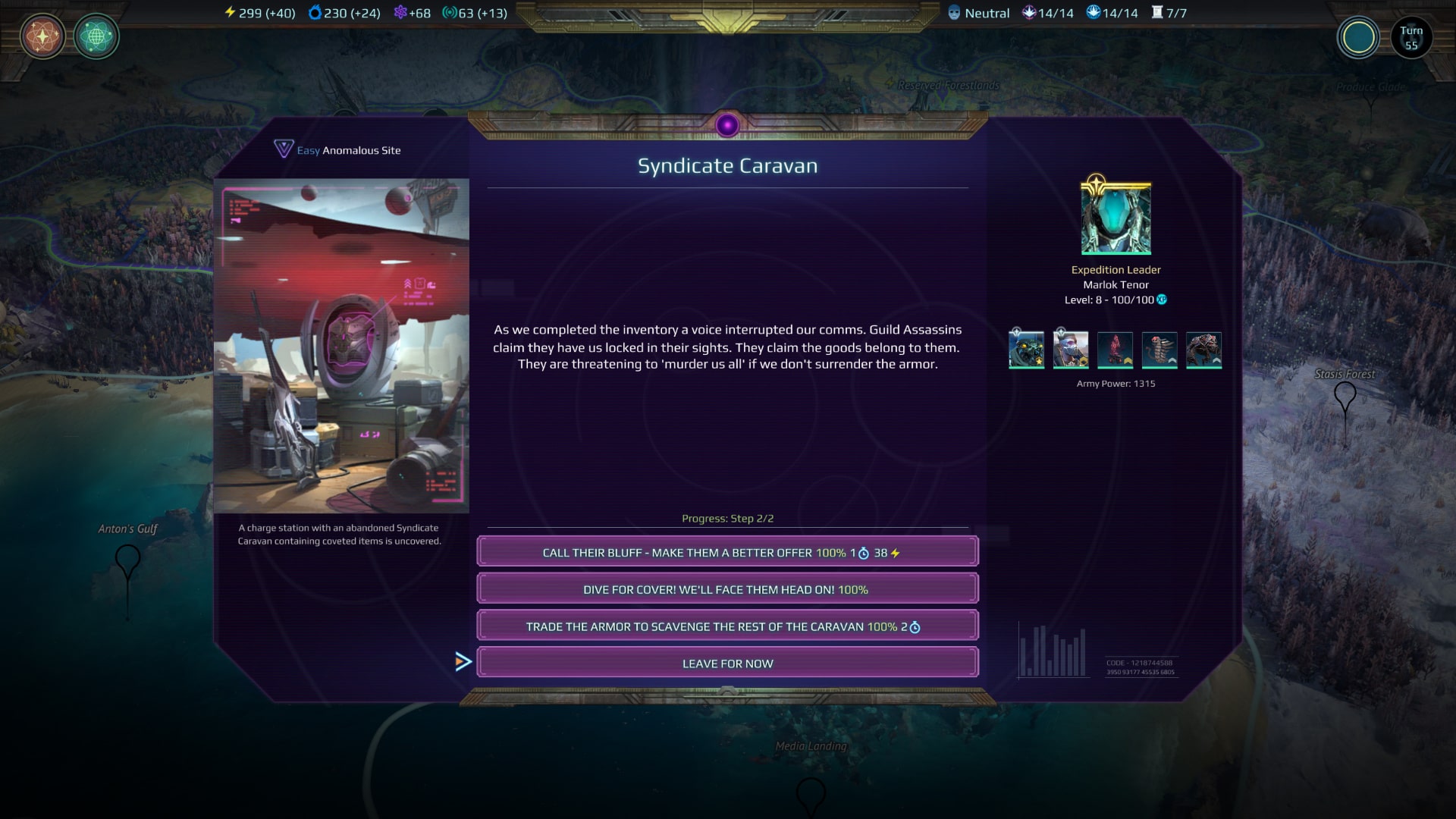Screen dimensions: 1456x819
Task: Select the cosmite resource icon showing 230
Action: coord(315,12)
